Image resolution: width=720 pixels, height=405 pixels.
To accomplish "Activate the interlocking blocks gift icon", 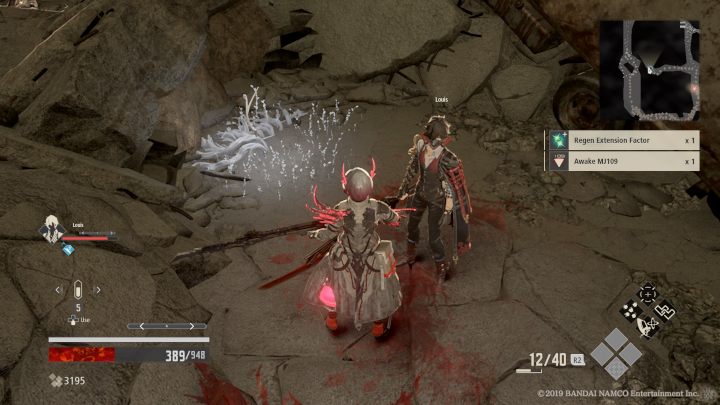I will point(665,310).
